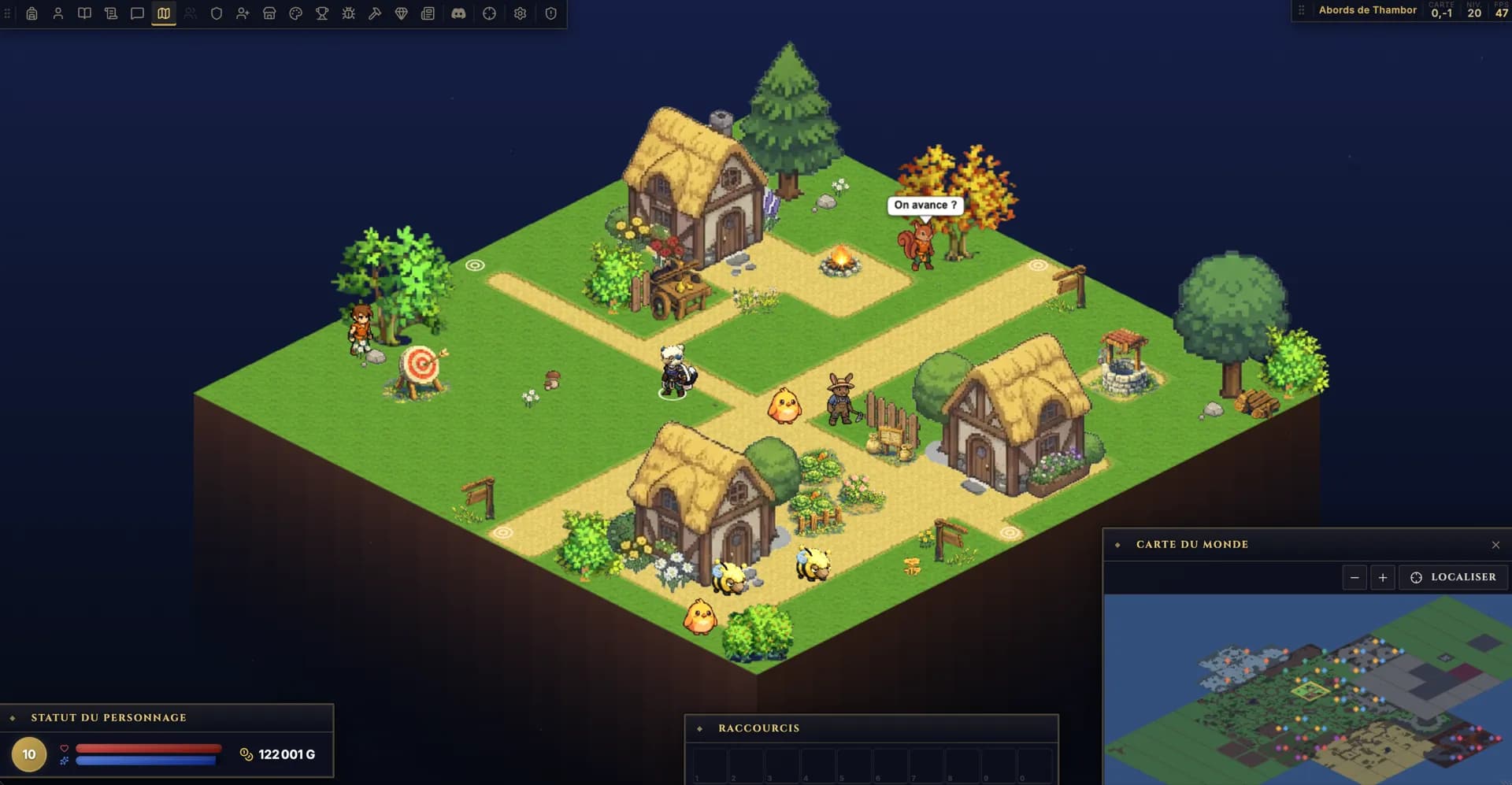The image size is (1512, 785).
Task: Open the chat bubble icon
Action: [137, 13]
